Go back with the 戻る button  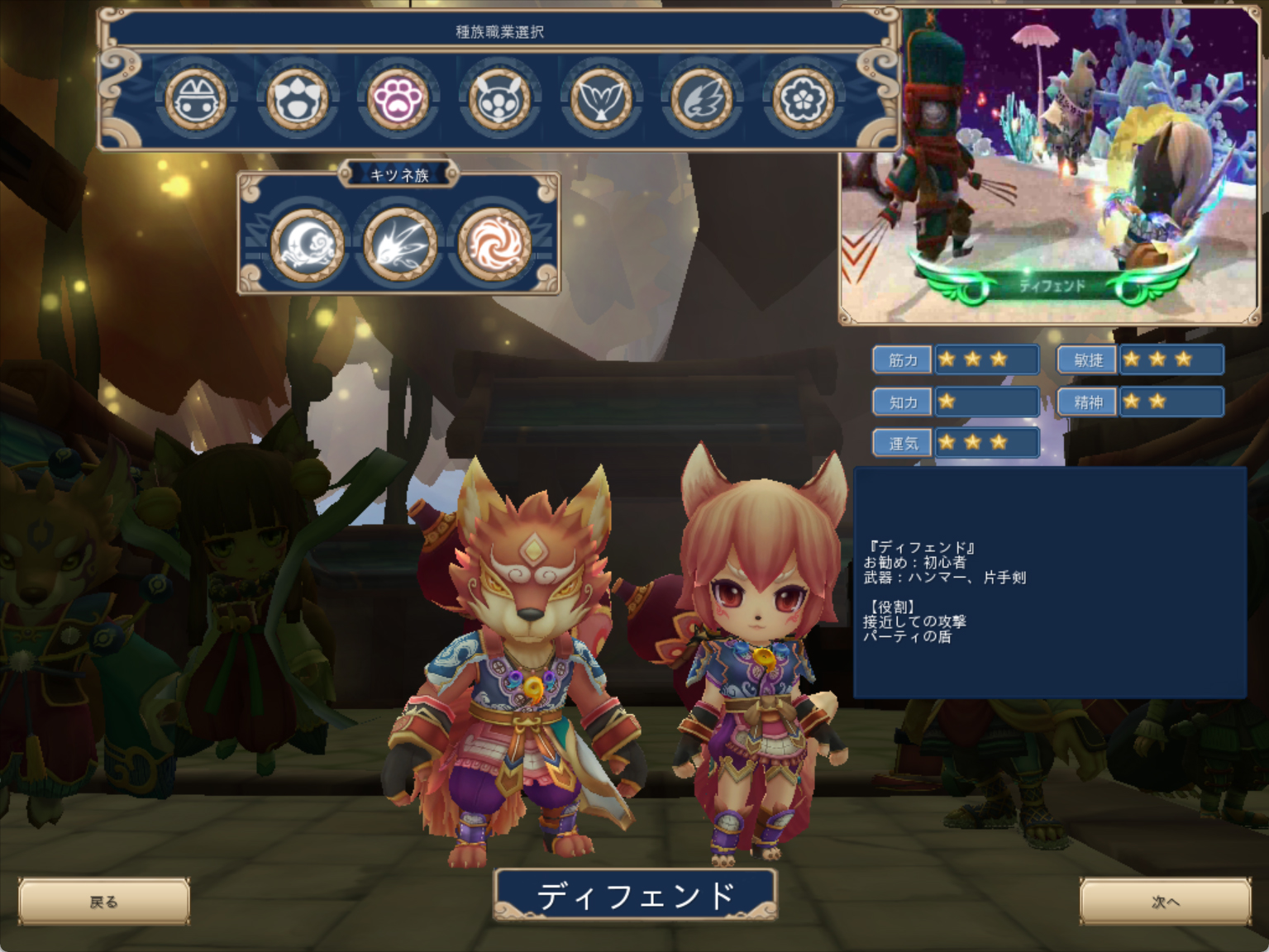click(104, 902)
